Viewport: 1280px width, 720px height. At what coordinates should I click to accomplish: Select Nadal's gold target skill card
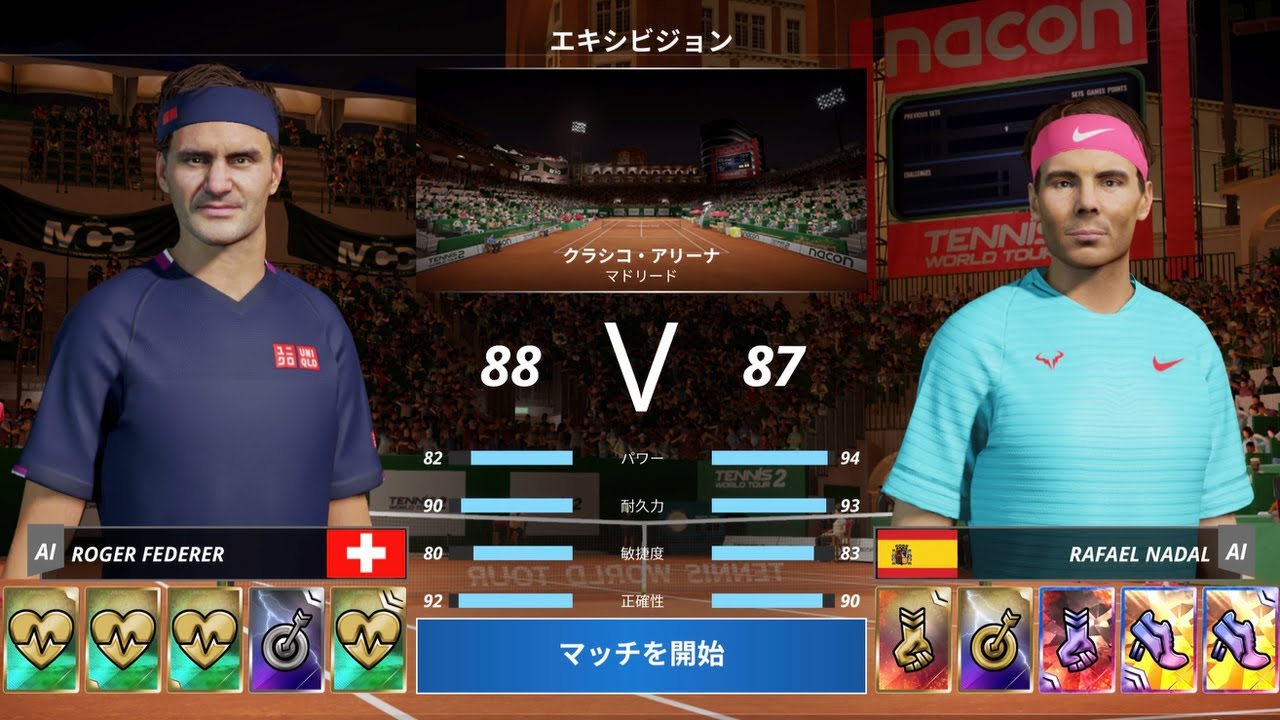pyautogui.click(x=996, y=638)
